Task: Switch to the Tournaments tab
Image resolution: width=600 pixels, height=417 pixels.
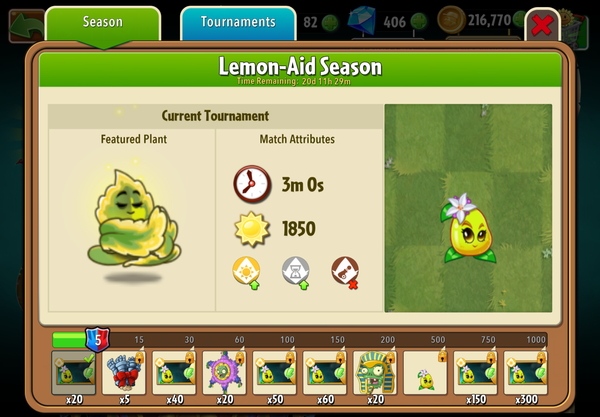Action: [238, 22]
